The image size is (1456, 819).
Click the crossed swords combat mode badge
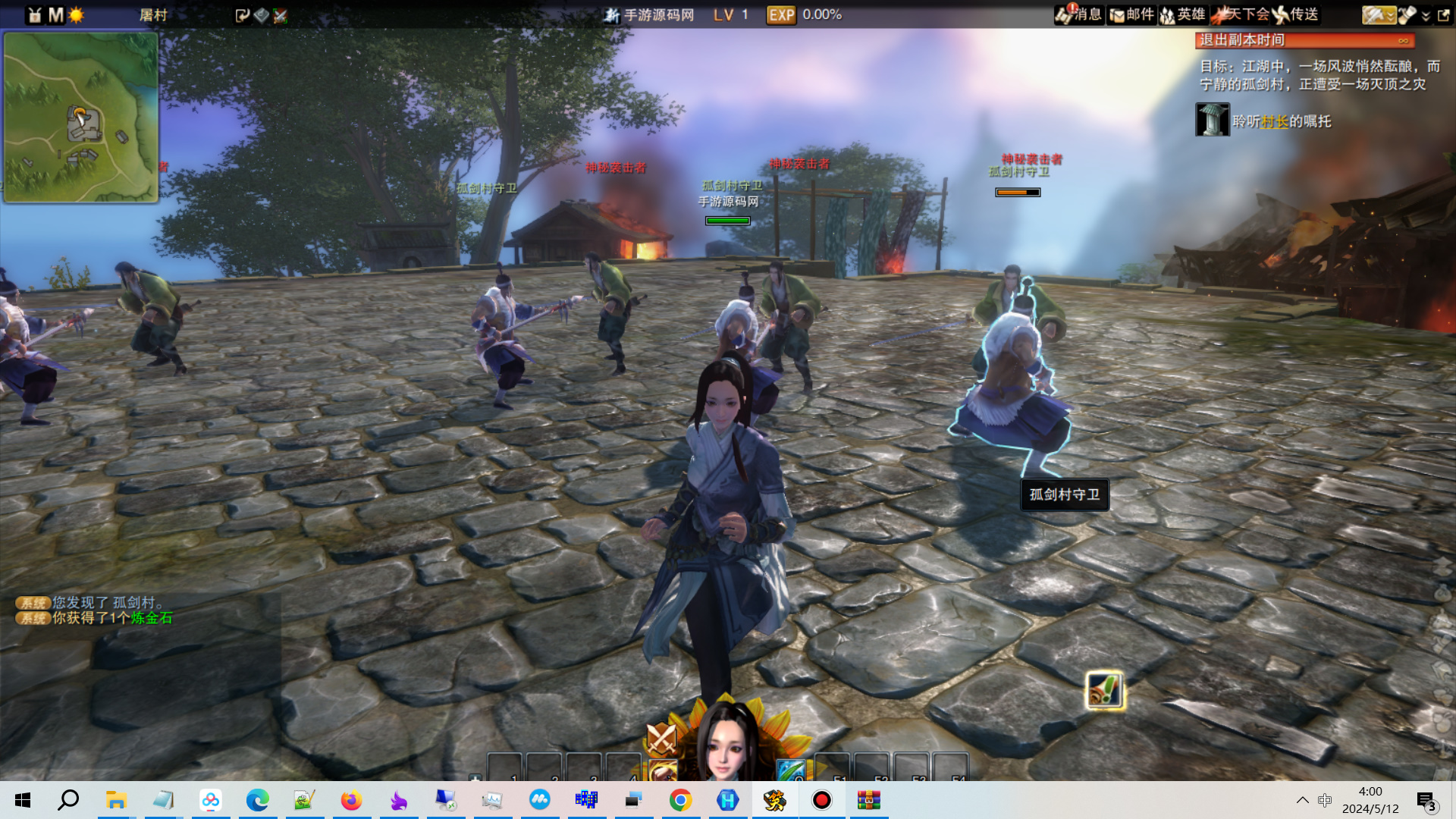[x=661, y=736]
